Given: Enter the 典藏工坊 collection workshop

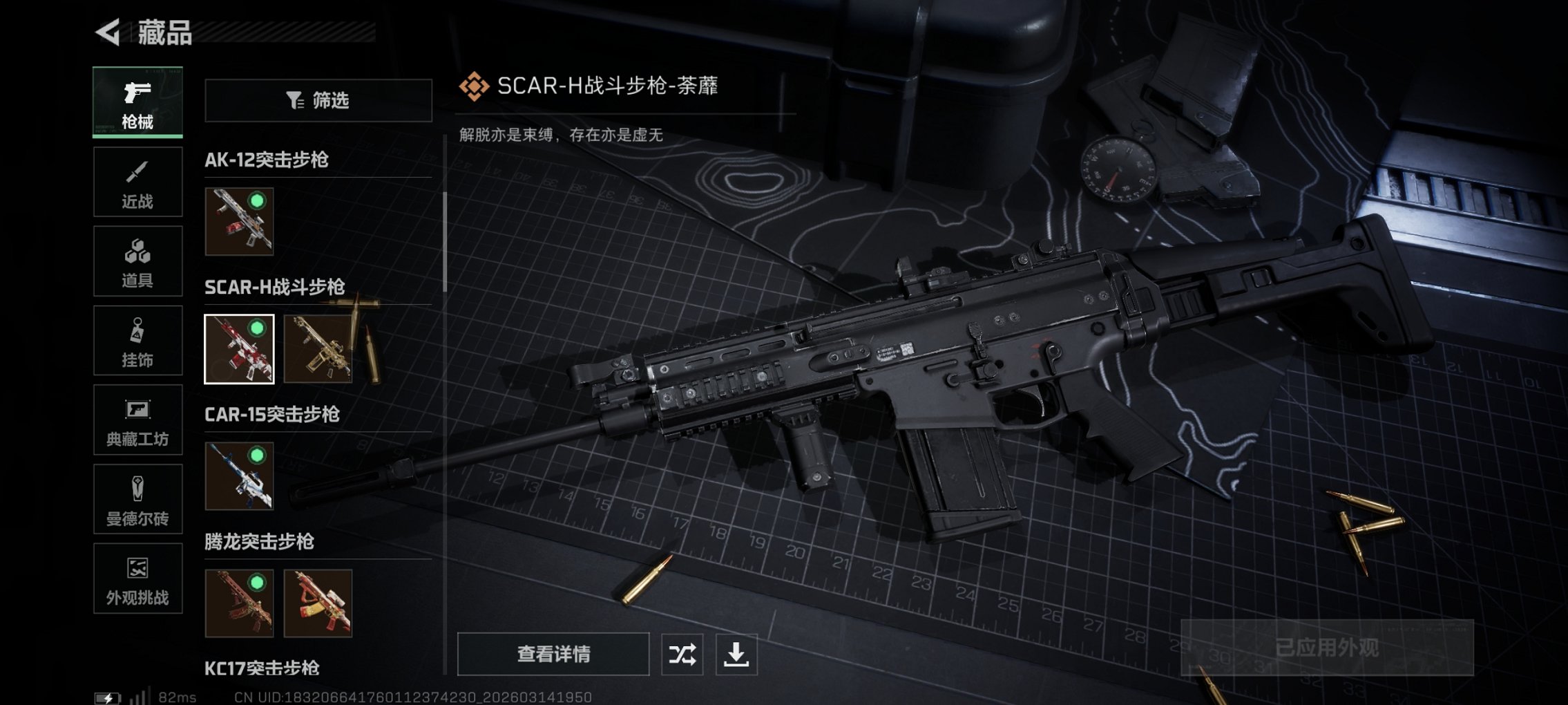Looking at the screenshot, I should pyautogui.click(x=137, y=420).
